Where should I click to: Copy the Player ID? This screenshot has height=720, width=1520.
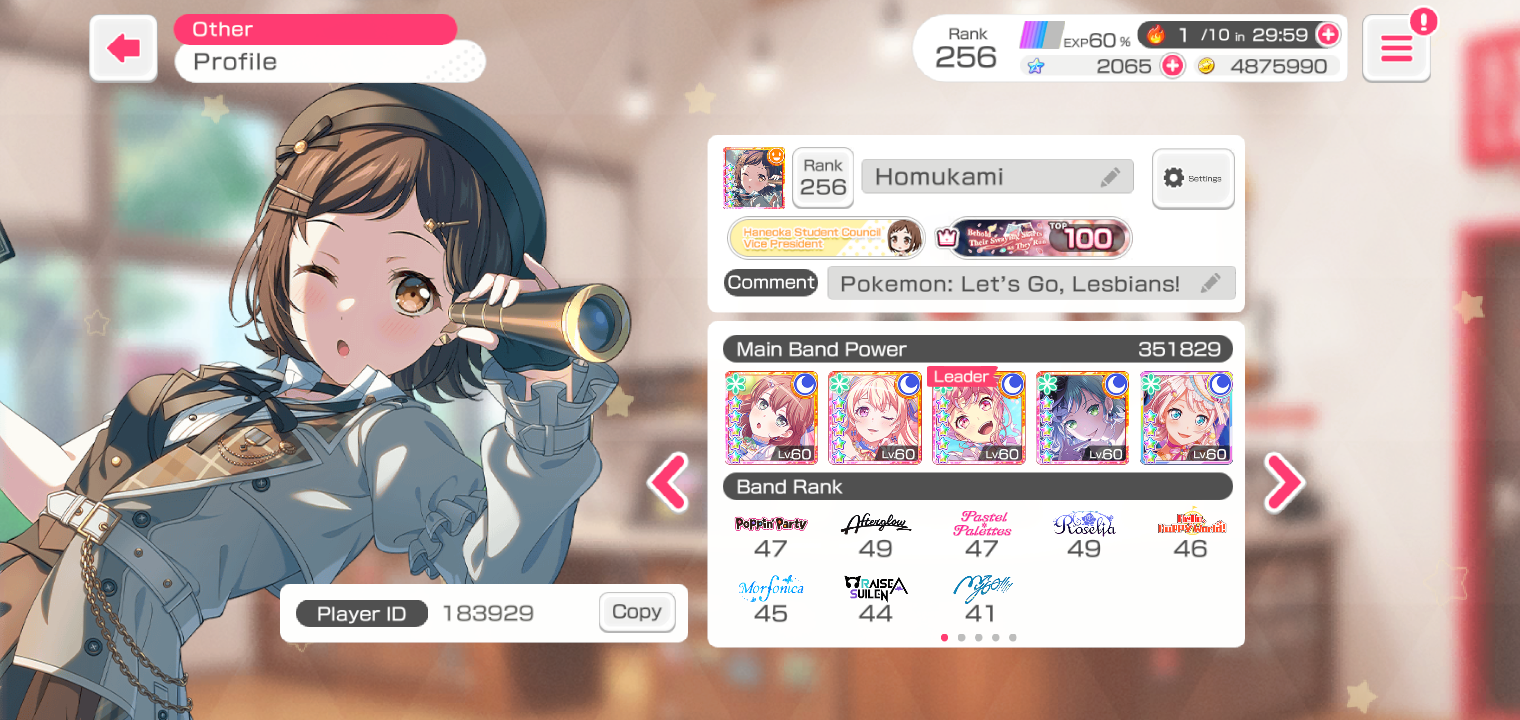tap(637, 612)
